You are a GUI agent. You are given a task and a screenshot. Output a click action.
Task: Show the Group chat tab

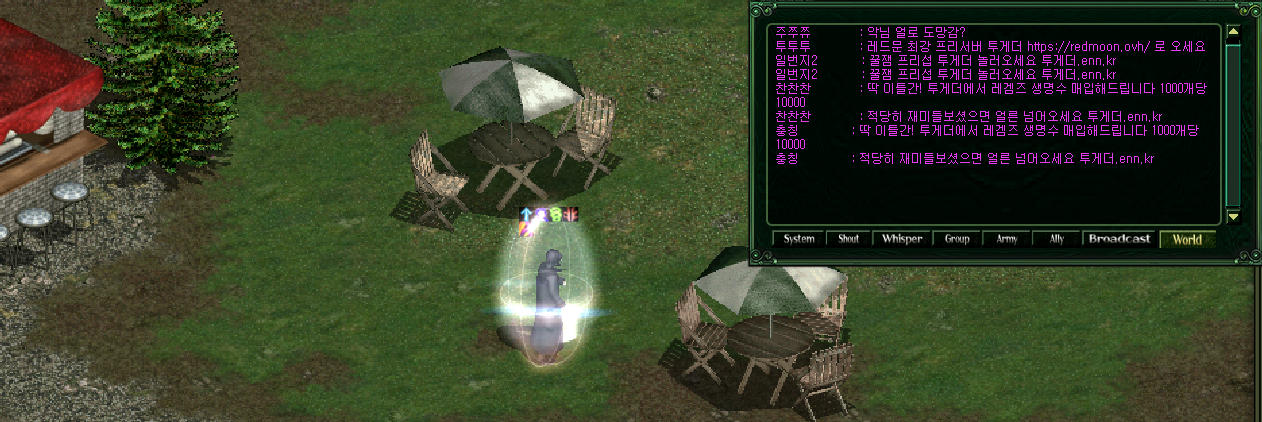point(956,240)
